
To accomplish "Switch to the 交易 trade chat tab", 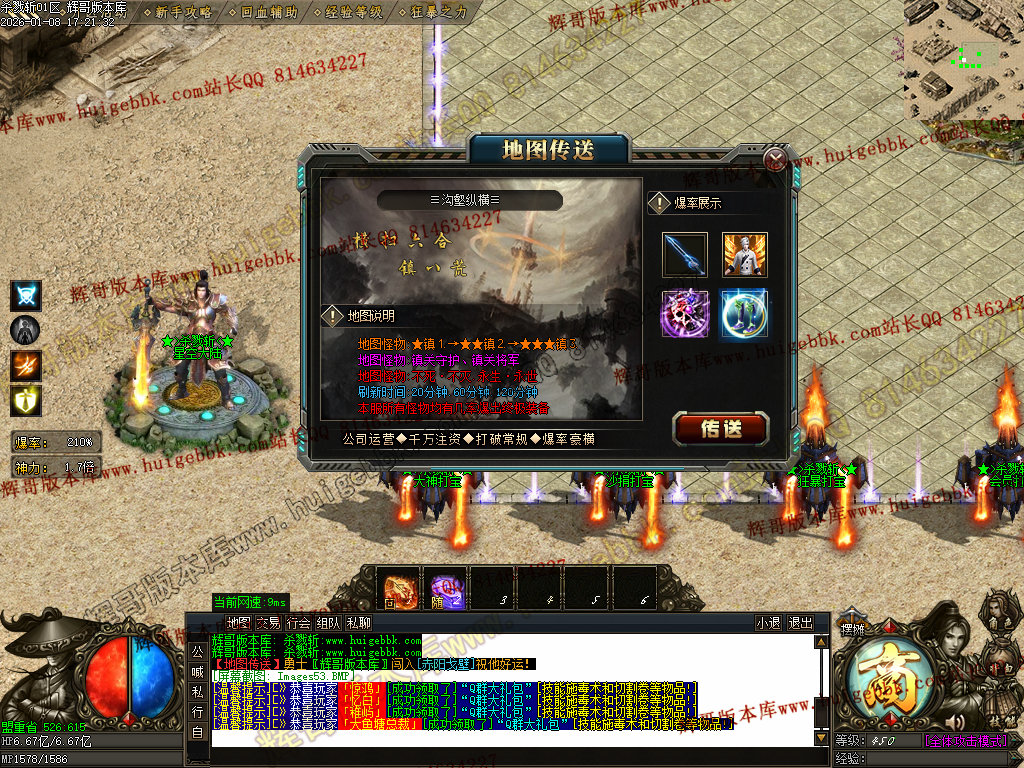I will (268, 622).
